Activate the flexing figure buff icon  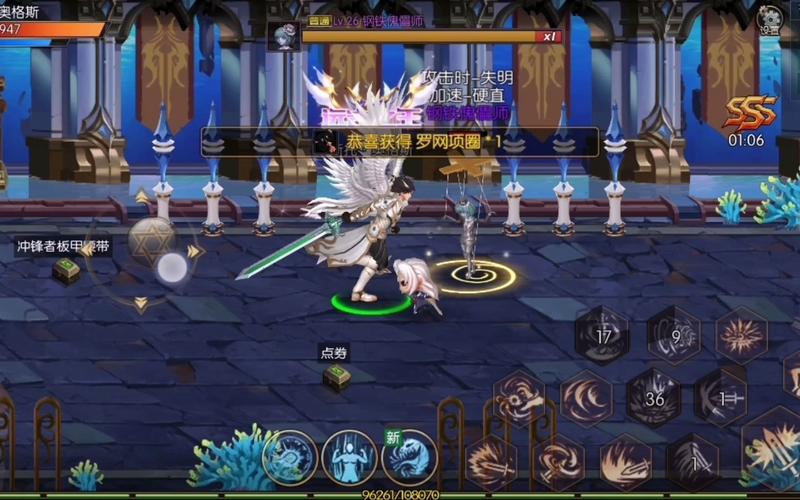coord(350,457)
